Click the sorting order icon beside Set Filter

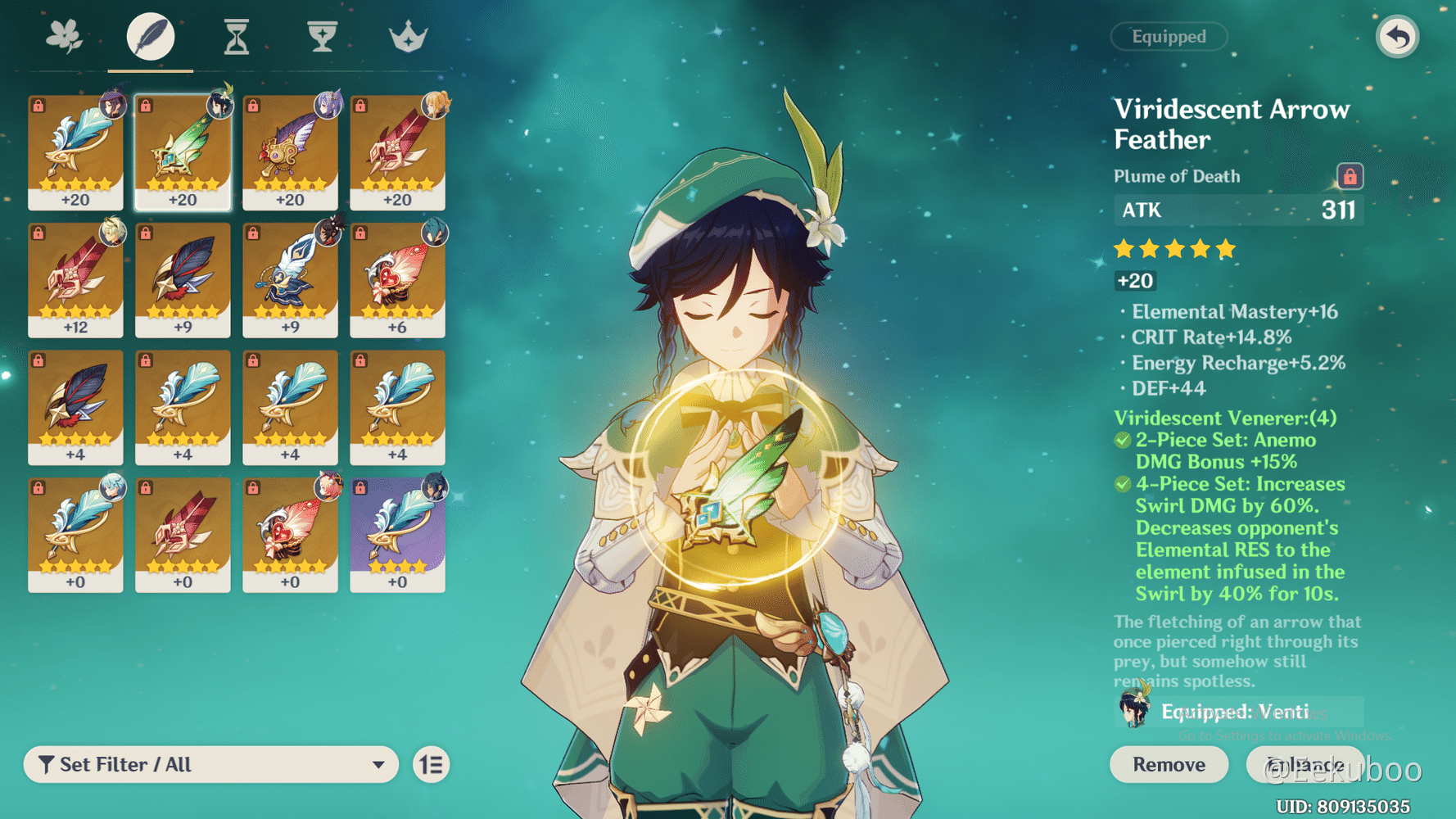[x=432, y=764]
